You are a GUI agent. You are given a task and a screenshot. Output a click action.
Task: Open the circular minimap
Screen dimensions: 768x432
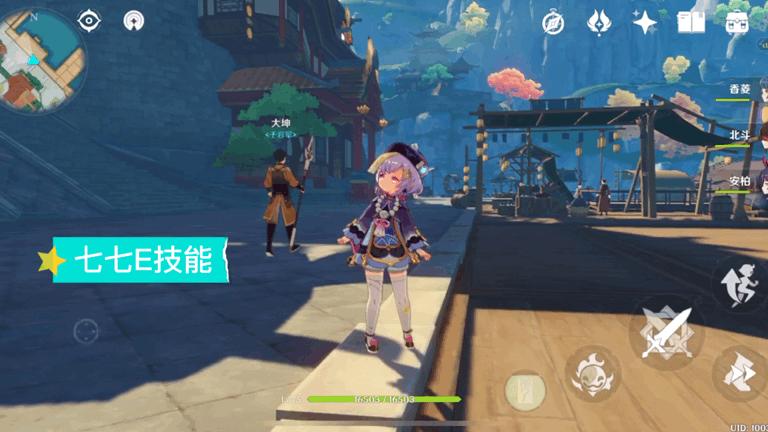pos(42,58)
